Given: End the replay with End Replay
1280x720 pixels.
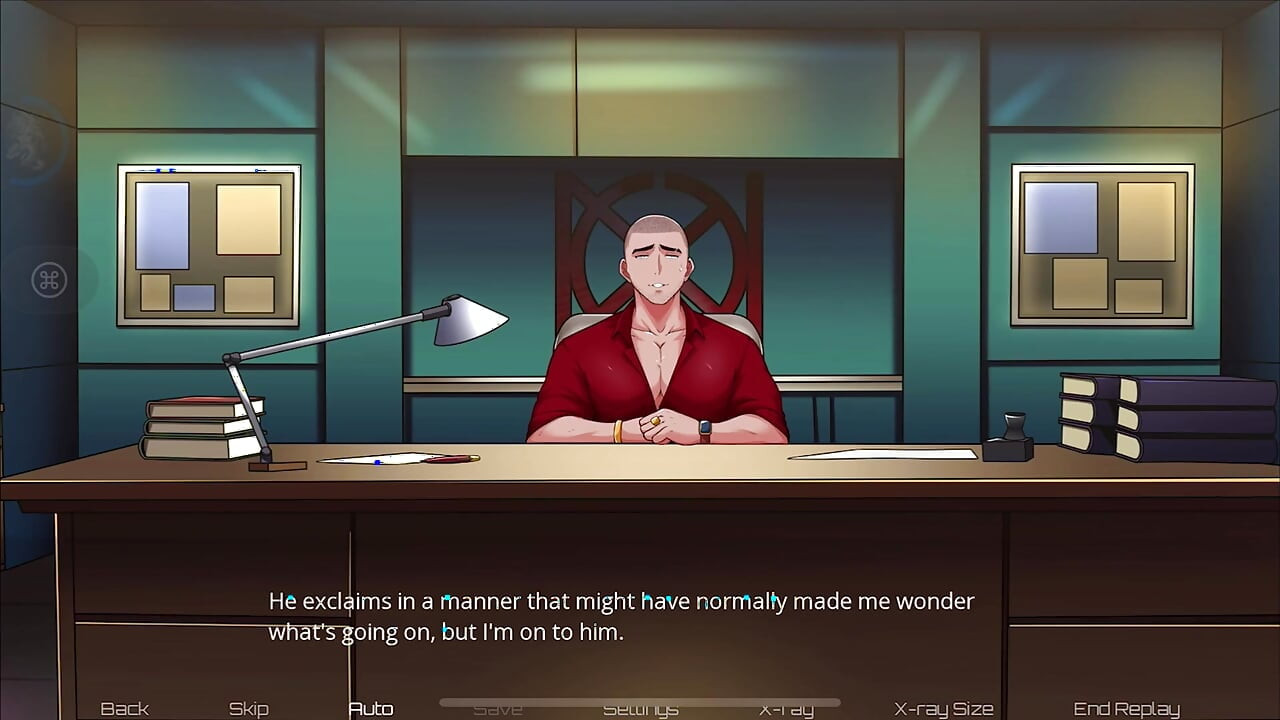Looking at the screenshot, I should tap(1124, 708).
